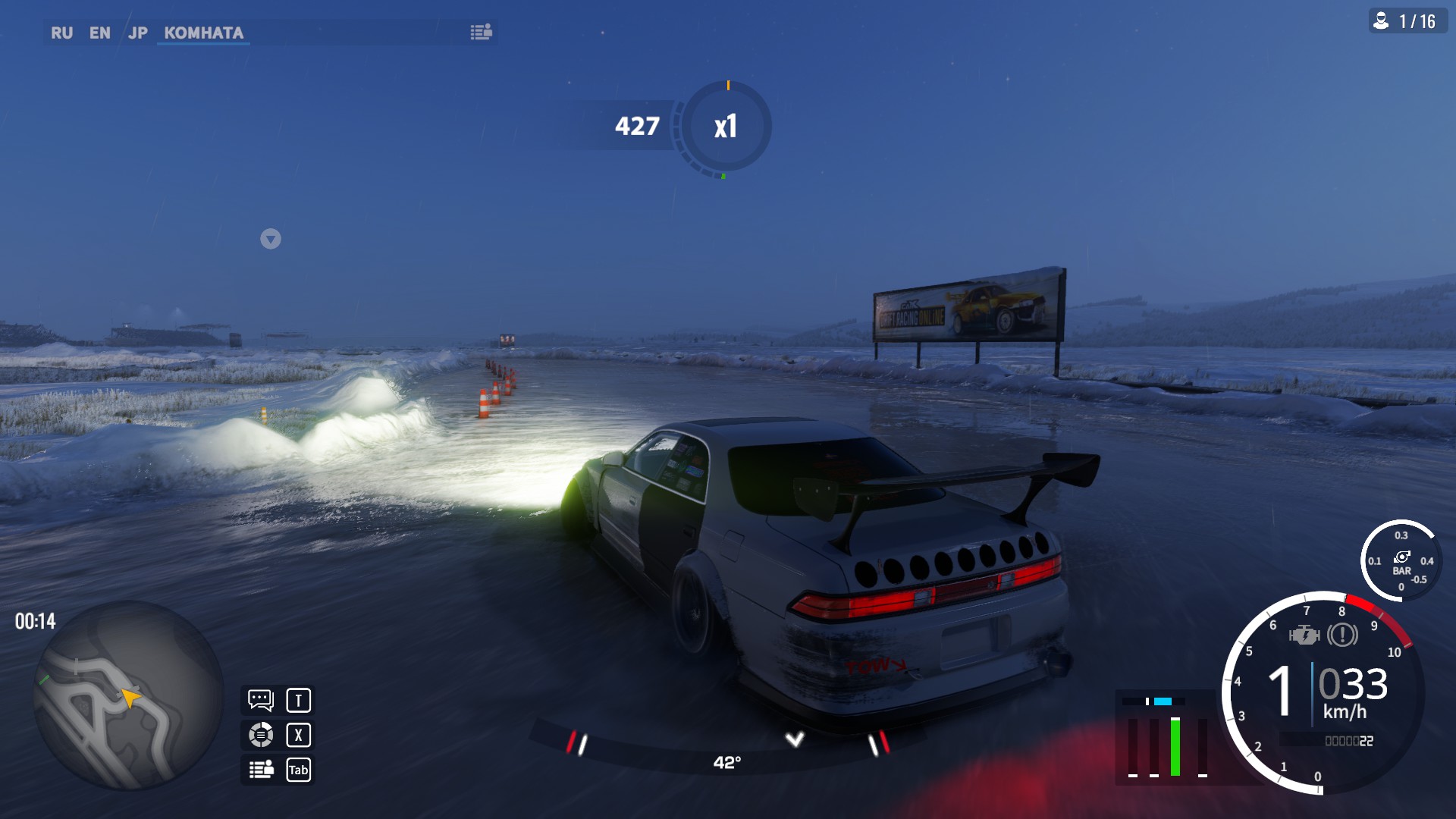This screenshot has width=1456, height=819.
Task: Click the circular track minimap
Action: click(127, 695)
